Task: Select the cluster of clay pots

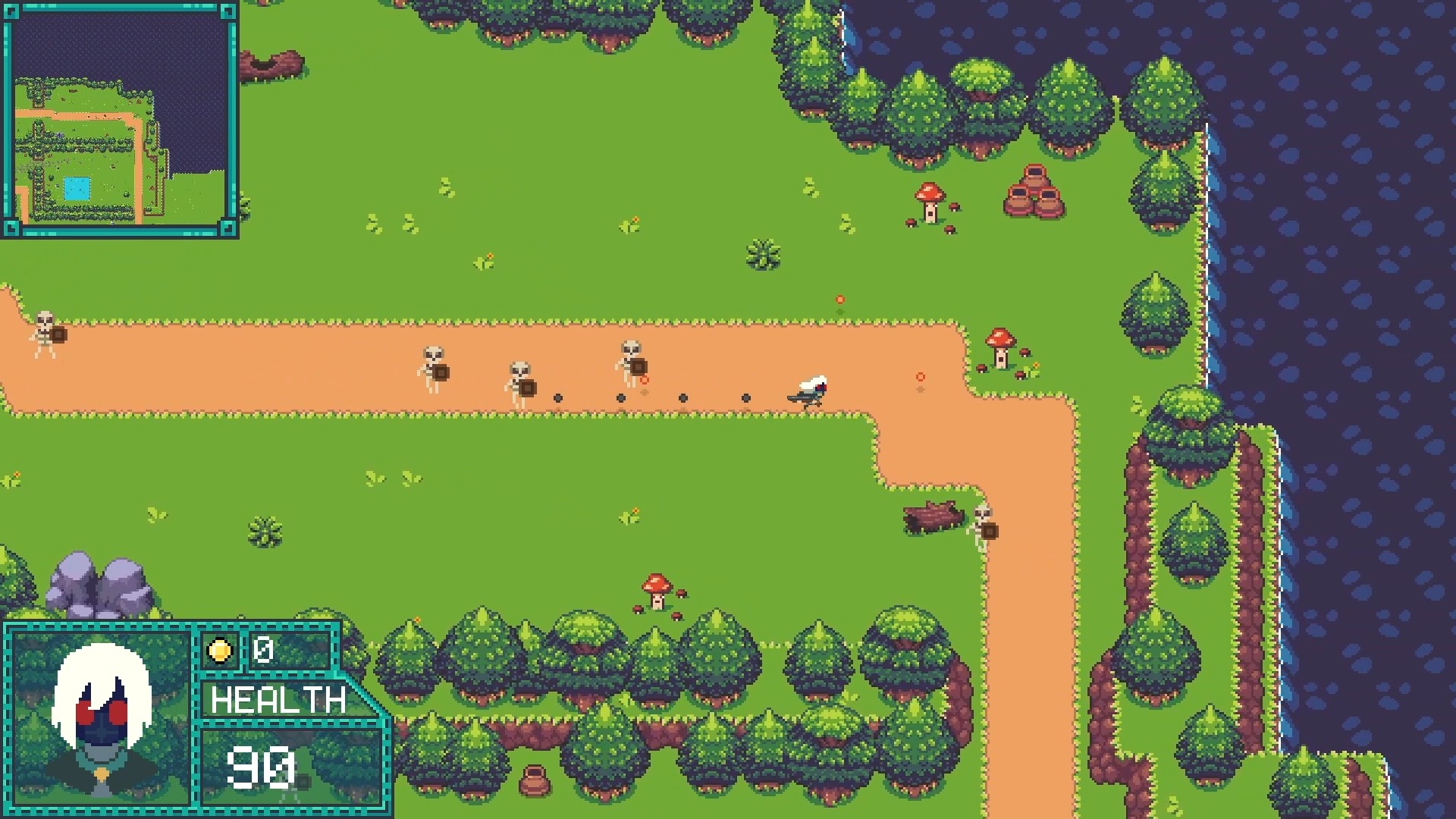Action: [x=1033, y=190]
